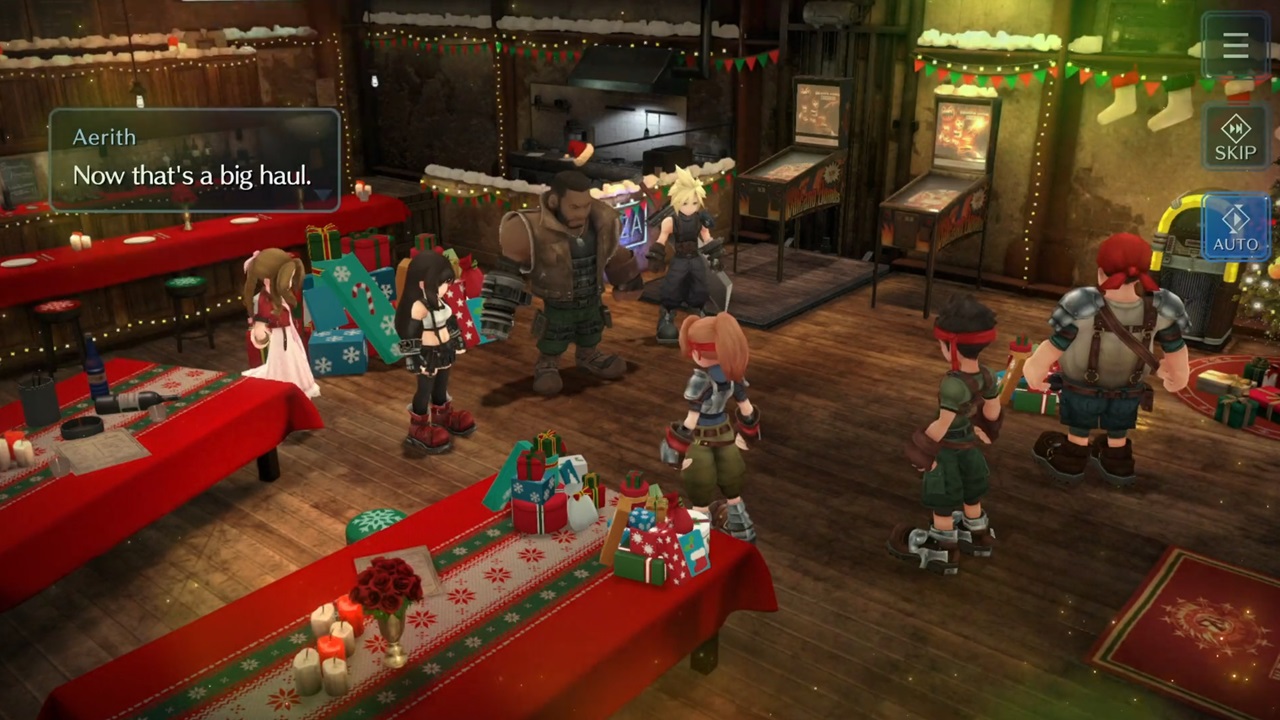Click Aerith's name label on dialogue box

(x=104, y=137)
